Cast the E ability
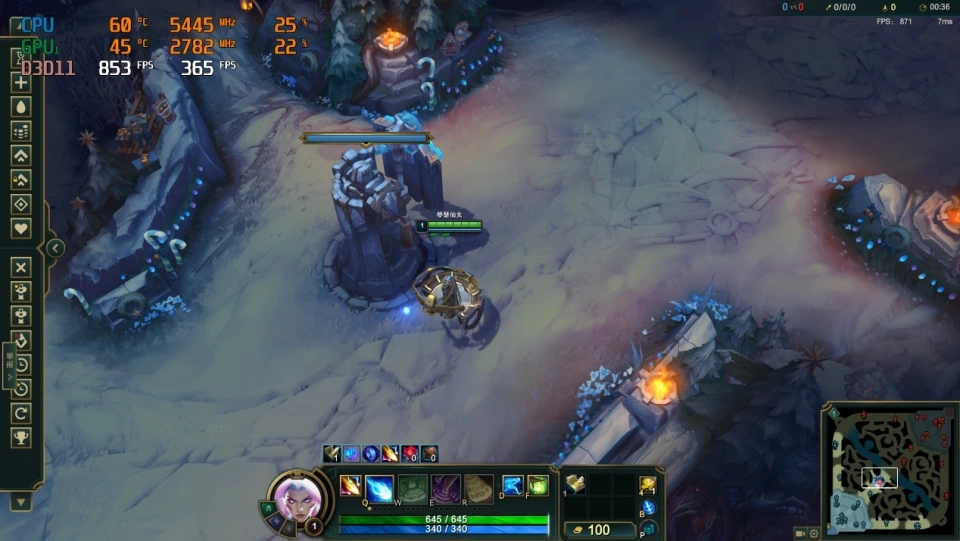This screenshot has height=541, width=960. pos(445,488)
